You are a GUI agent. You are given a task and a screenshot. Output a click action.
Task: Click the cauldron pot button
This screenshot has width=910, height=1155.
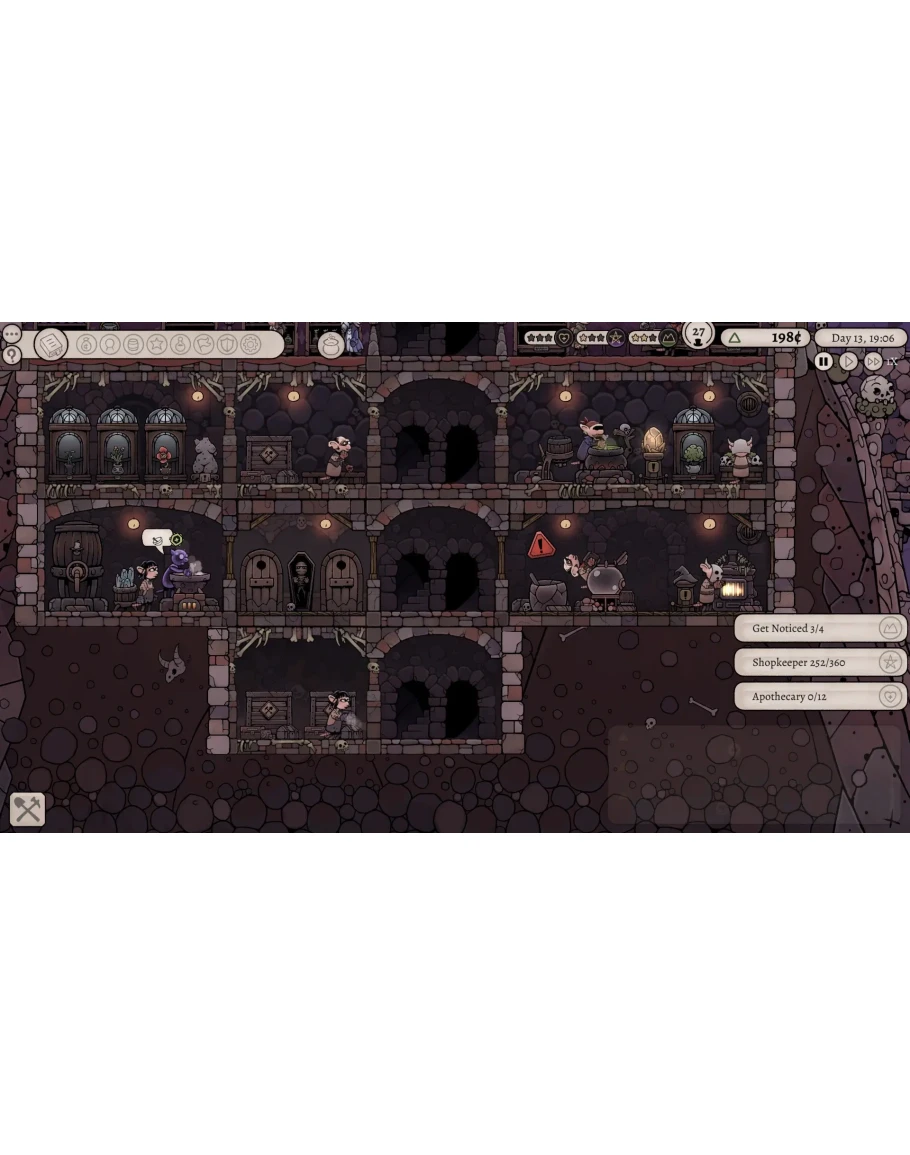(330, 344)
